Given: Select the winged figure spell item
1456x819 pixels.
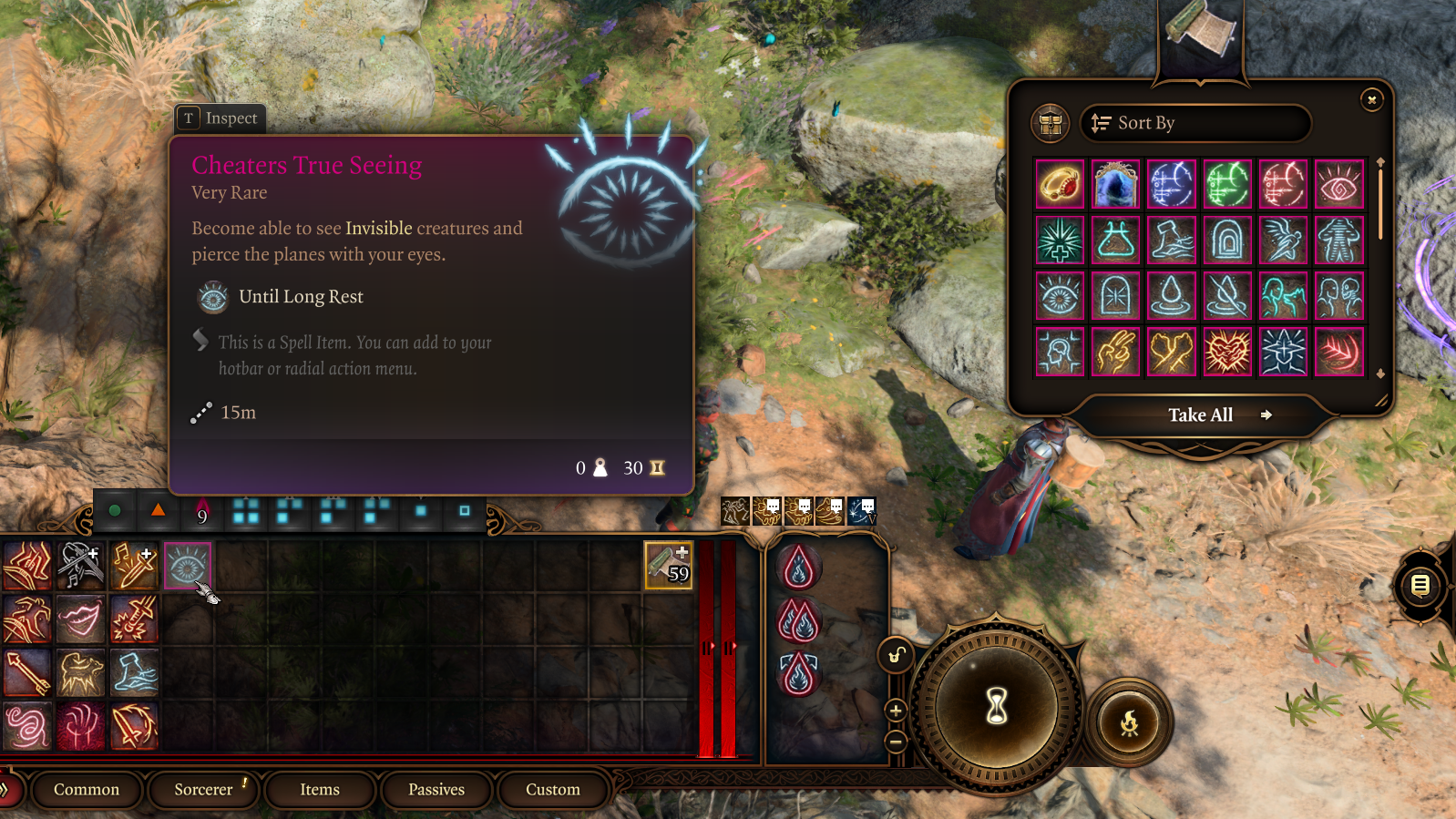Looking at the screenshot, I should click(1283, 241).
